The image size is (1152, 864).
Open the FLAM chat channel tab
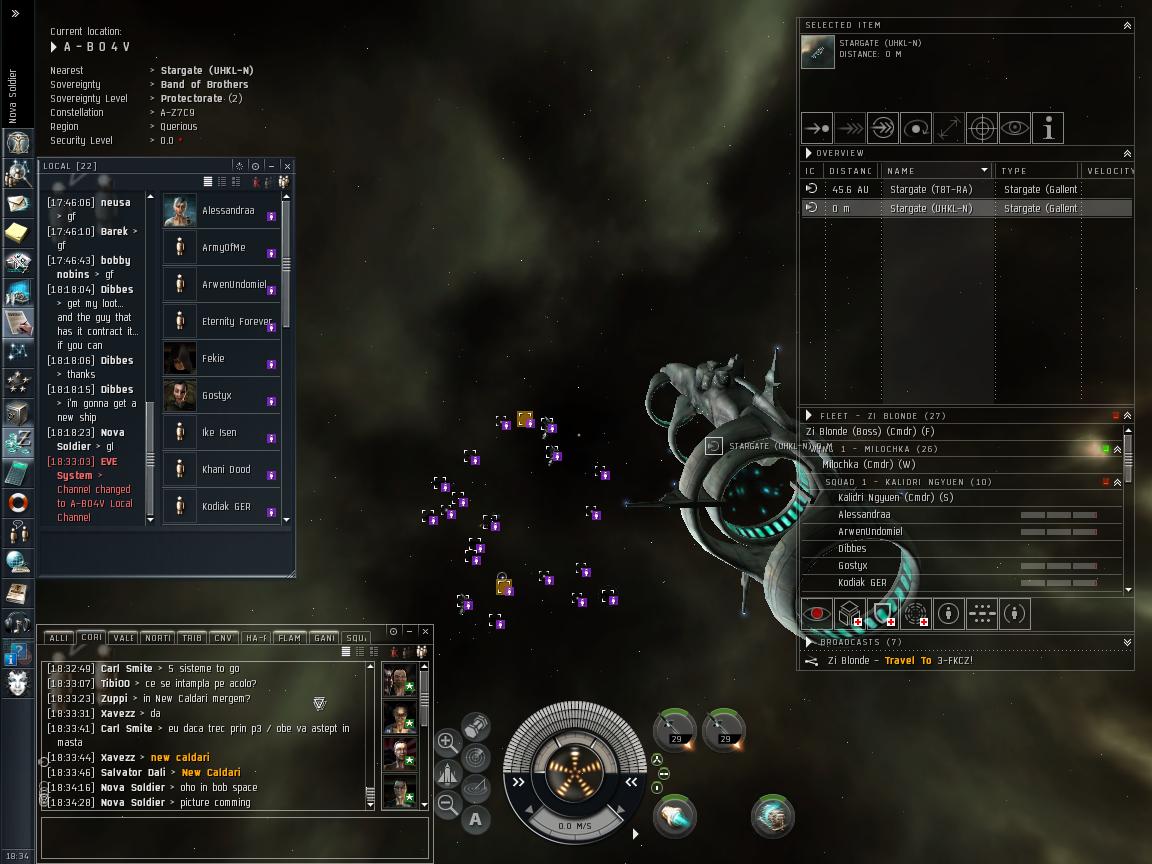point(289,637)
